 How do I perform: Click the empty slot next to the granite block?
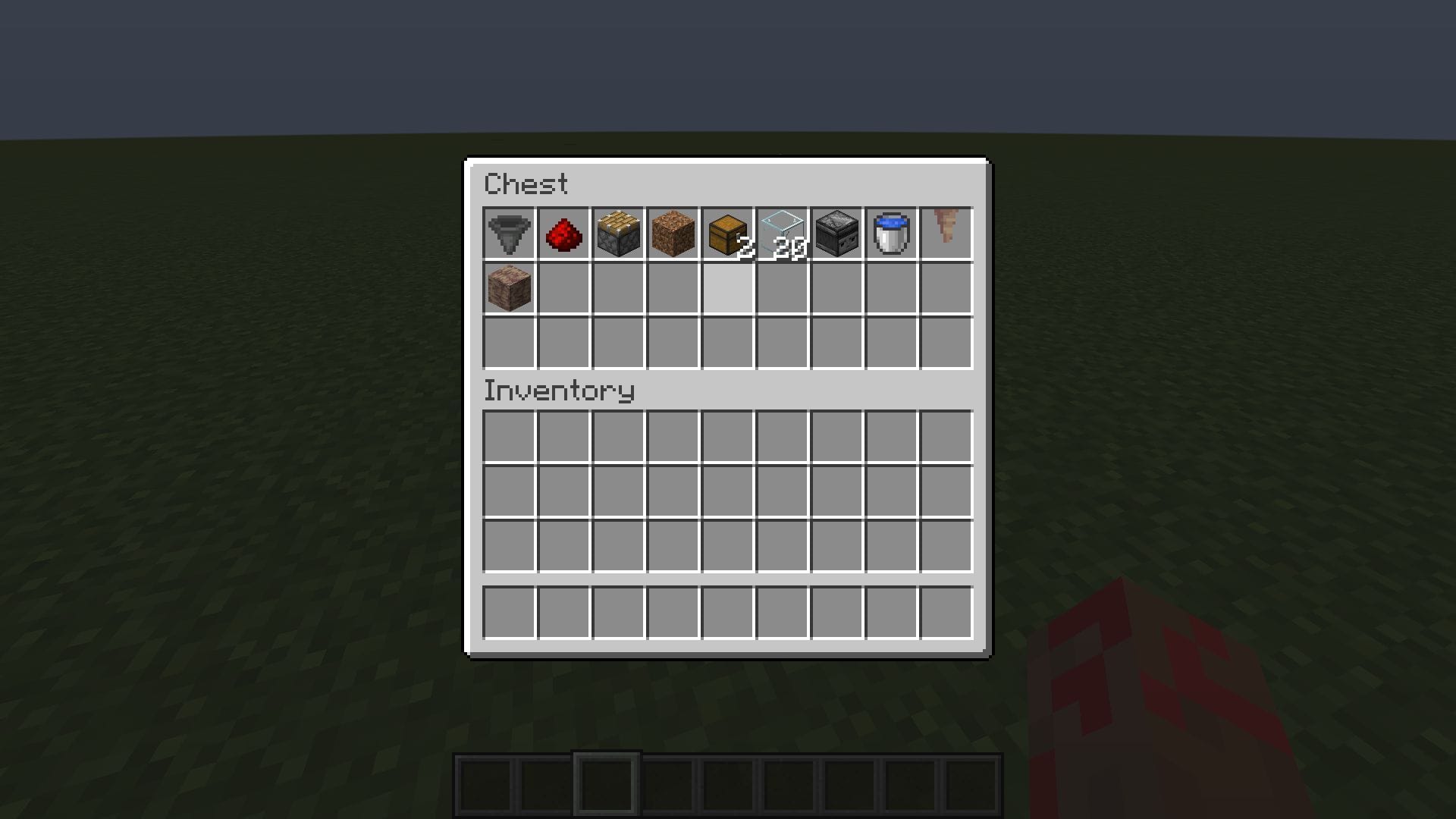click(x=563, y=287)
